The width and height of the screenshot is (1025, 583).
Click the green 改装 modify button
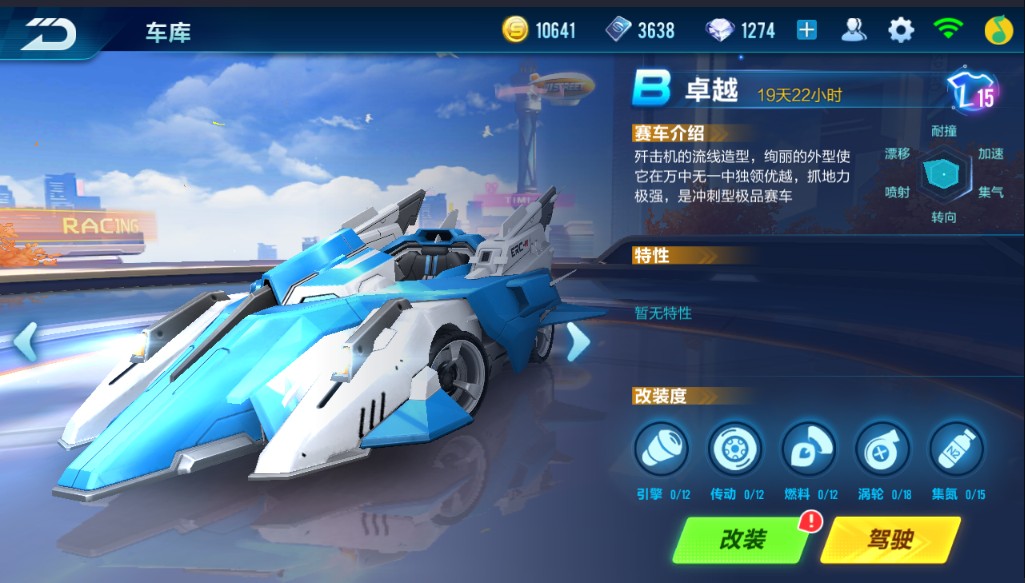(x=742, y=540)
